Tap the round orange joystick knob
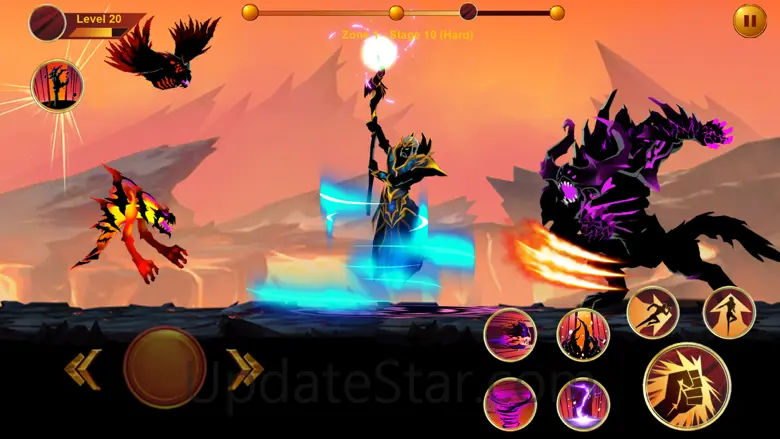This screenshot has width=780, height=439. pos(164,367)
